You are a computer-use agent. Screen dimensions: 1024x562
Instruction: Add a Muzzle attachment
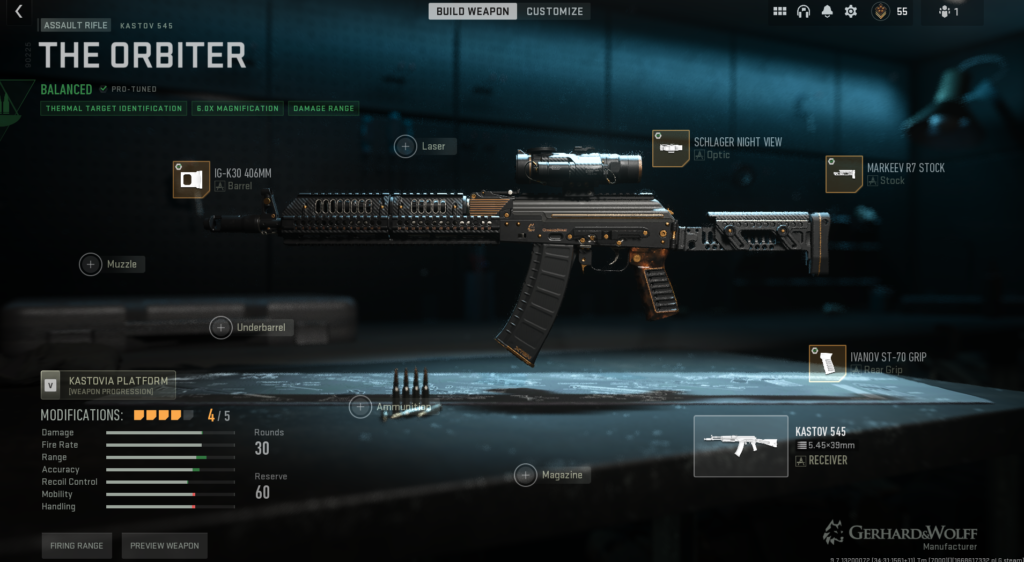pos(91,264)
